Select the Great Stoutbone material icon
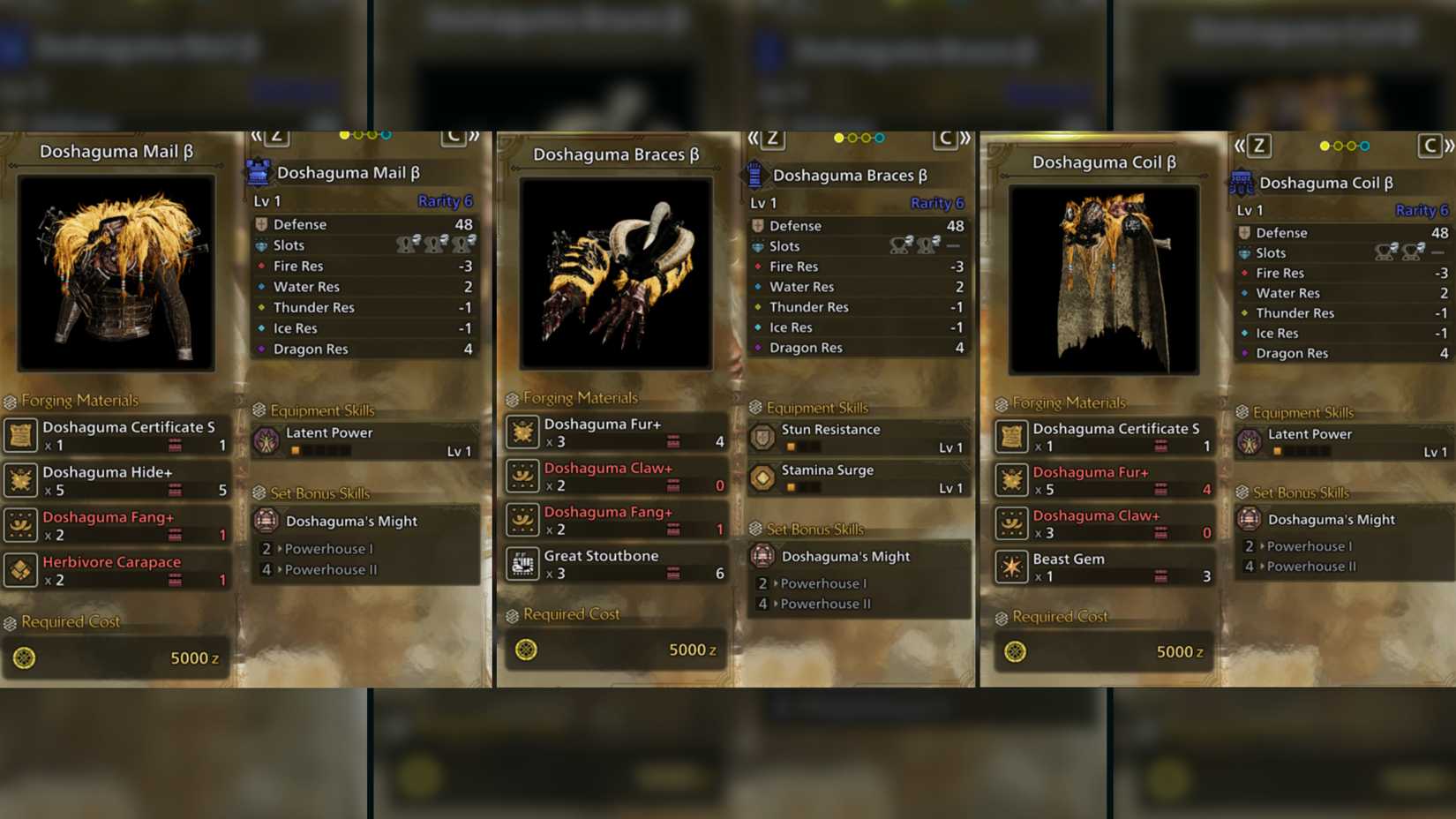The height and width of the screenshot is (819, 1456). (x=522, y=564)
